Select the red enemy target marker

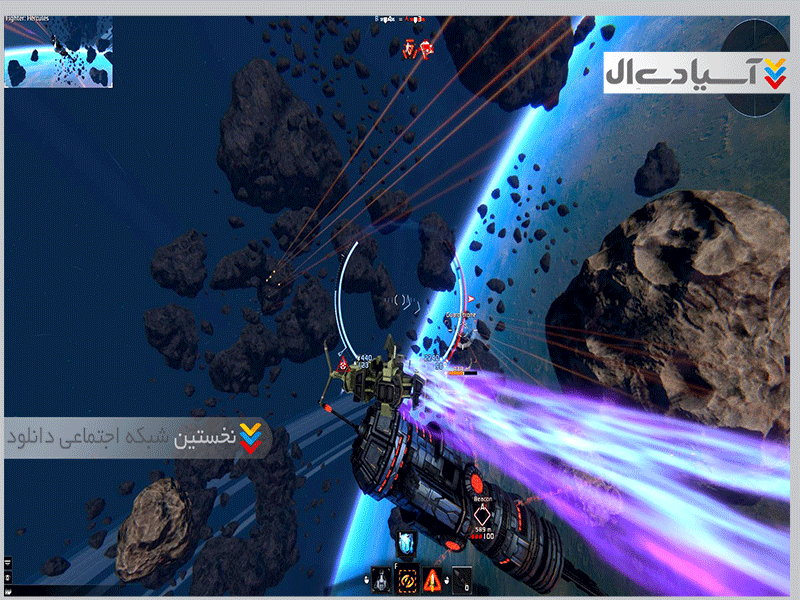click(x=418, y=47)
